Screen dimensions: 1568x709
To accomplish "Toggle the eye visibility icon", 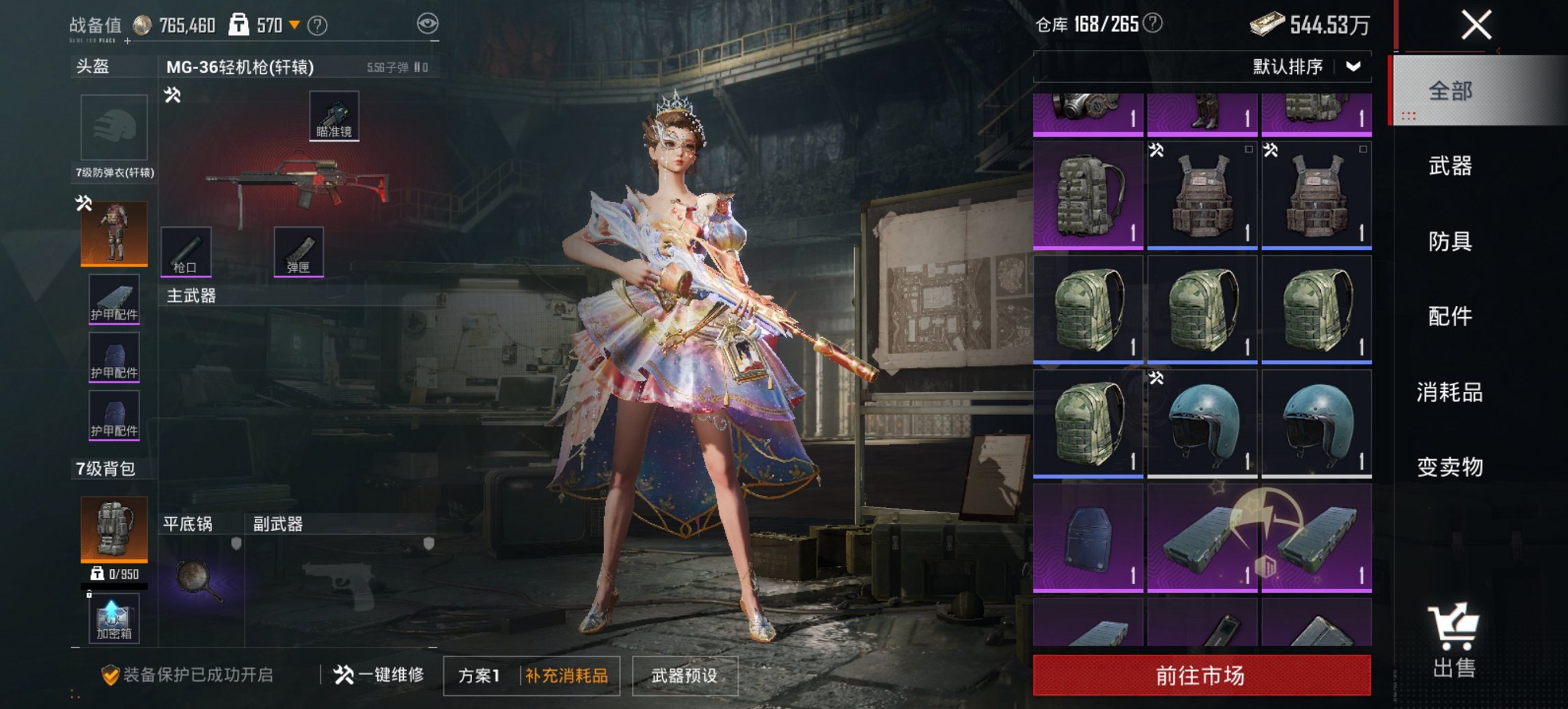I will click(428, 24).
